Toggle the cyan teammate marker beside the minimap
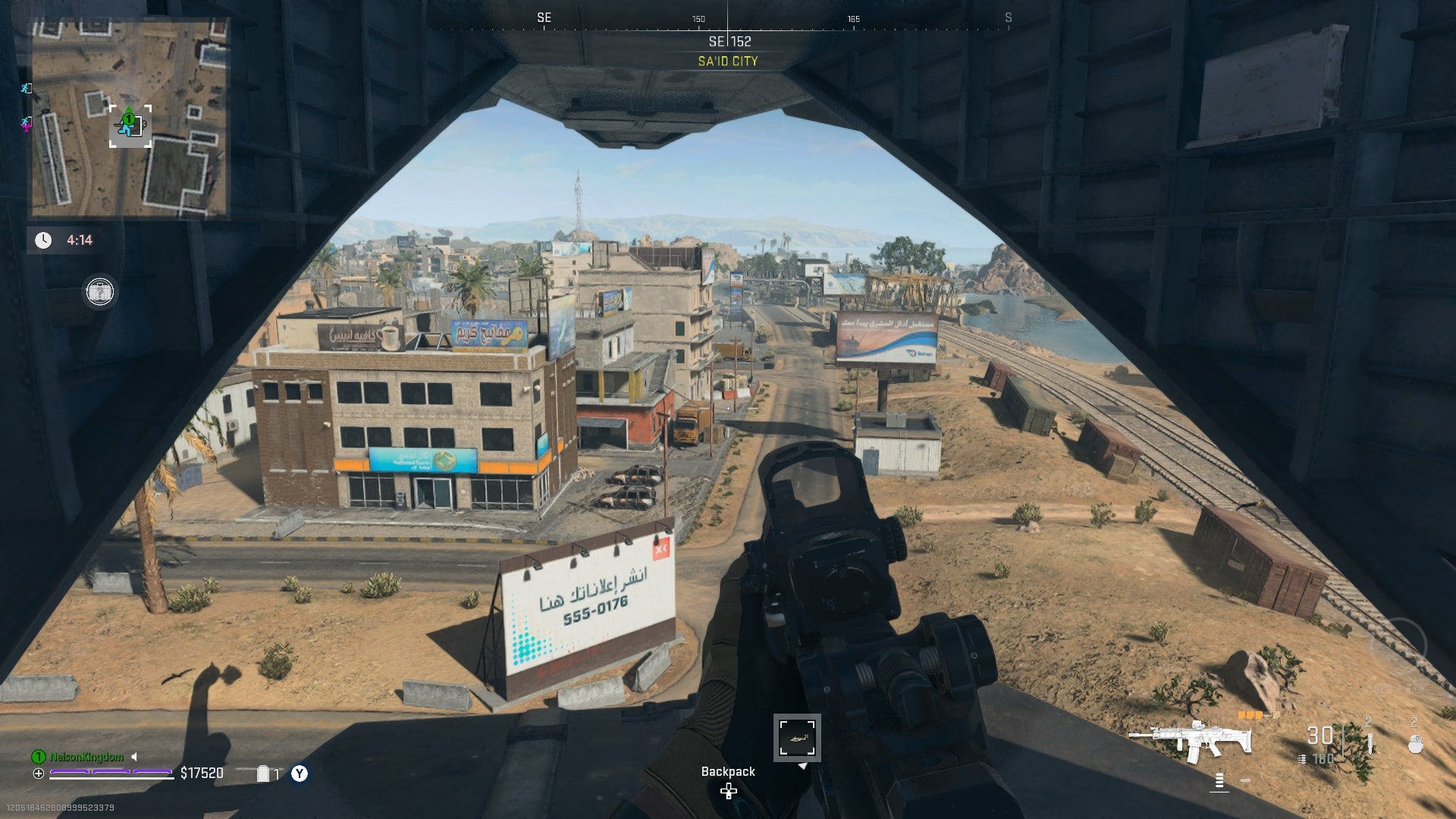The height and width of the screenshot is (819, 1456). 25,89
